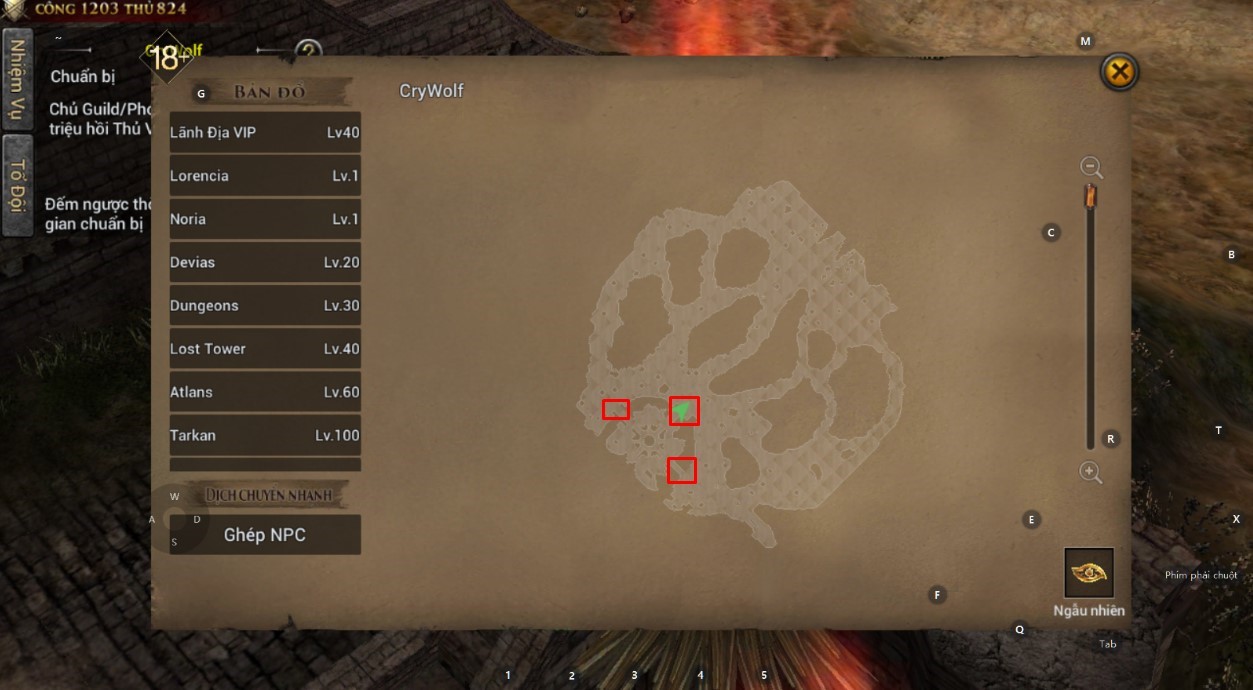Close the map window

coord(1120,72)
